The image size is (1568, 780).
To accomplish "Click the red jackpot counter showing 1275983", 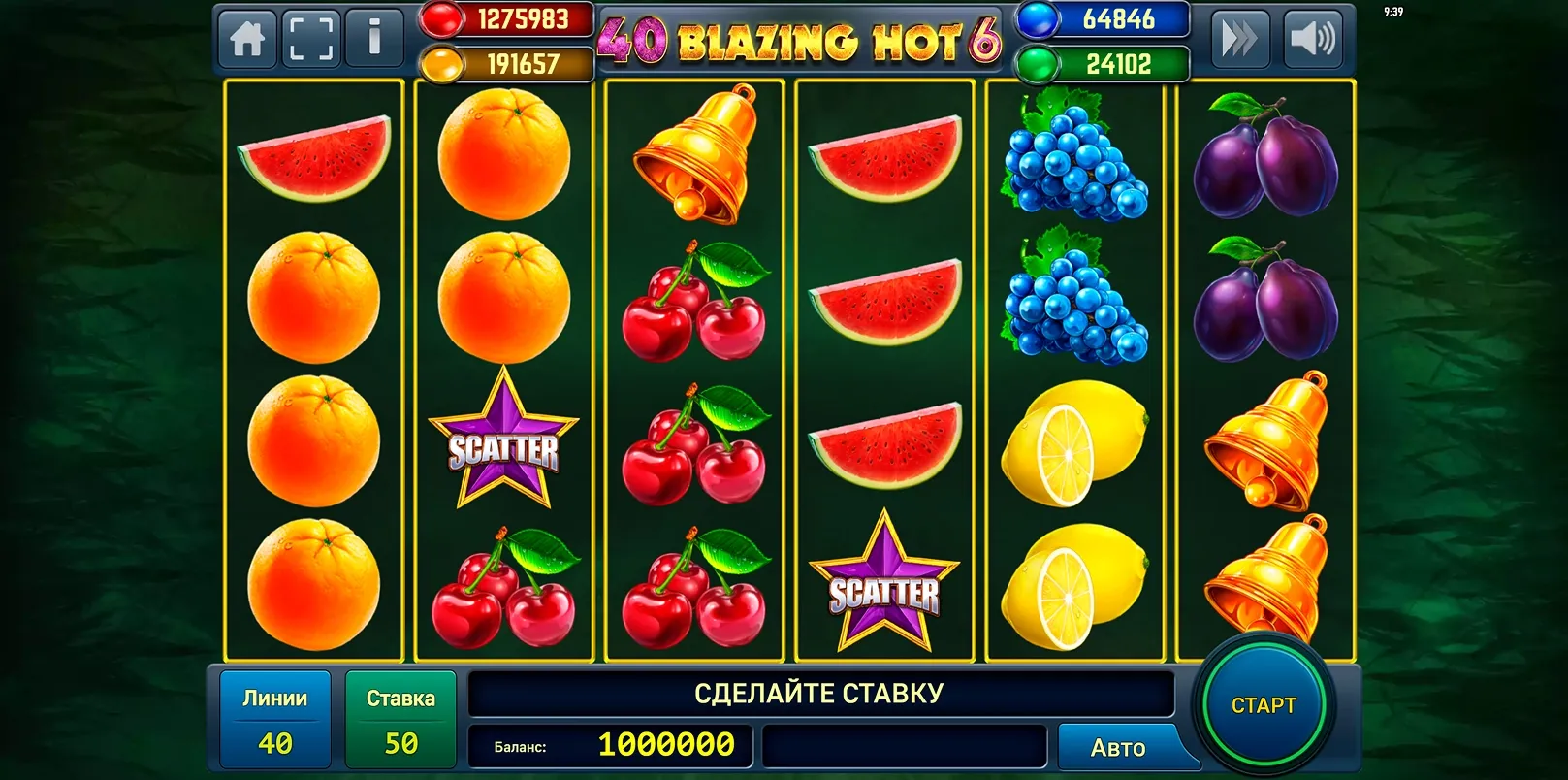I will click(x=504, y=18).
